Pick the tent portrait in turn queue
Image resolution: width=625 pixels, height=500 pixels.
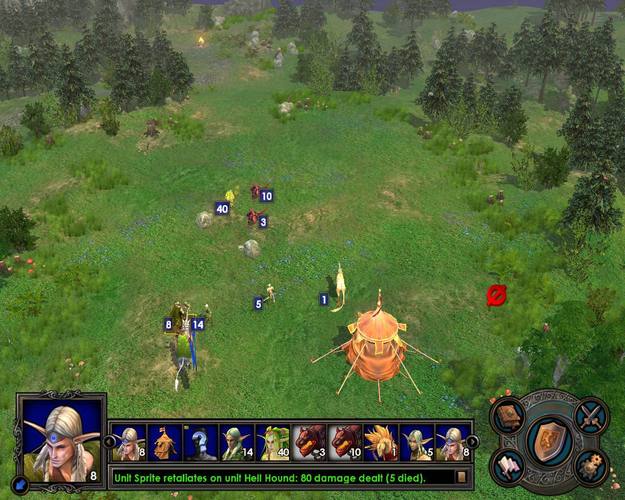point(164,442)
